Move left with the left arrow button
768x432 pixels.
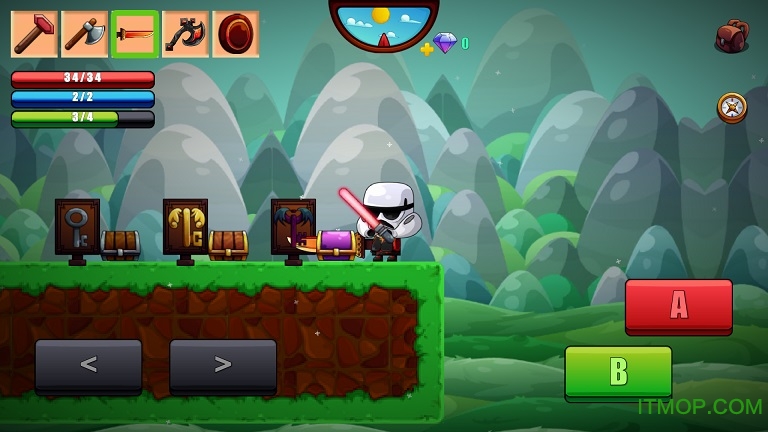pos(88,366)
